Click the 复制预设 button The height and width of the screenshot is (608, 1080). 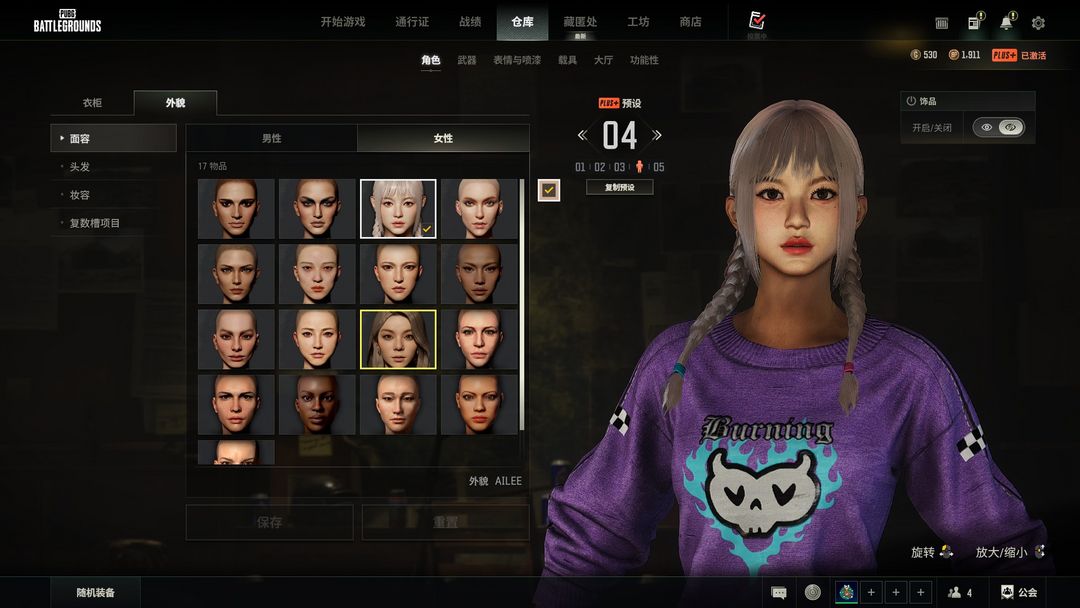point(620,187)
